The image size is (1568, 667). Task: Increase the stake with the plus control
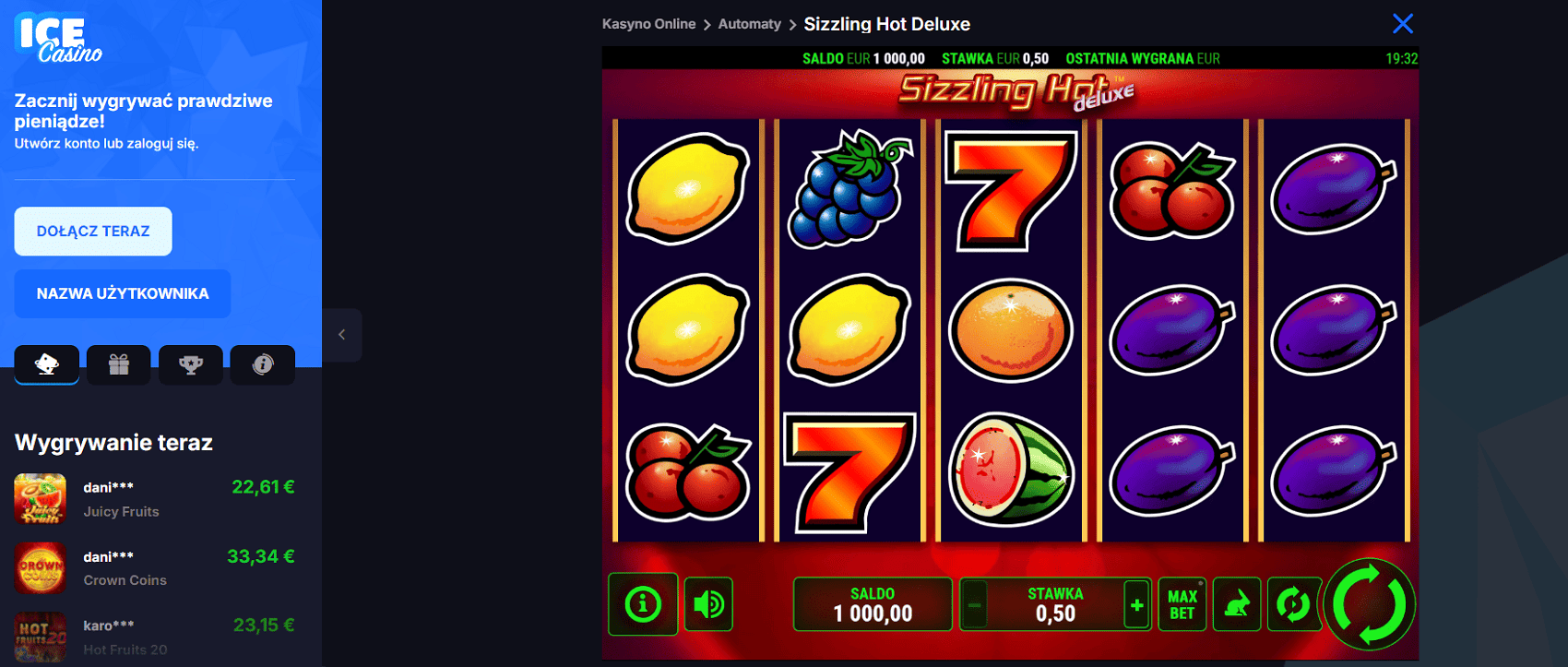click(x=1135, y=604)
